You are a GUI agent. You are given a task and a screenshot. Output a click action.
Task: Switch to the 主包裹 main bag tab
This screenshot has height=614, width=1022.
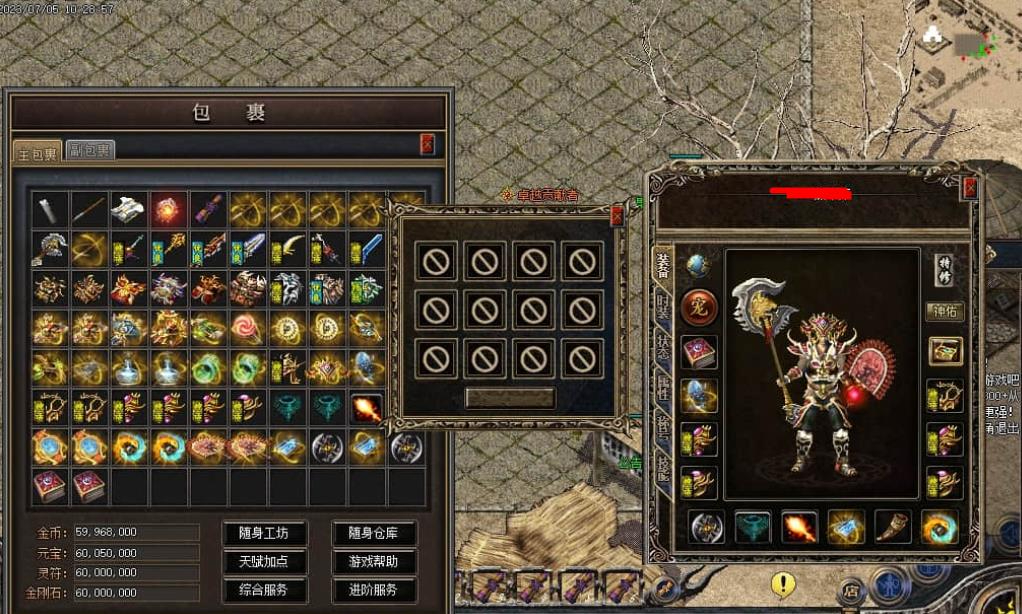38,152
